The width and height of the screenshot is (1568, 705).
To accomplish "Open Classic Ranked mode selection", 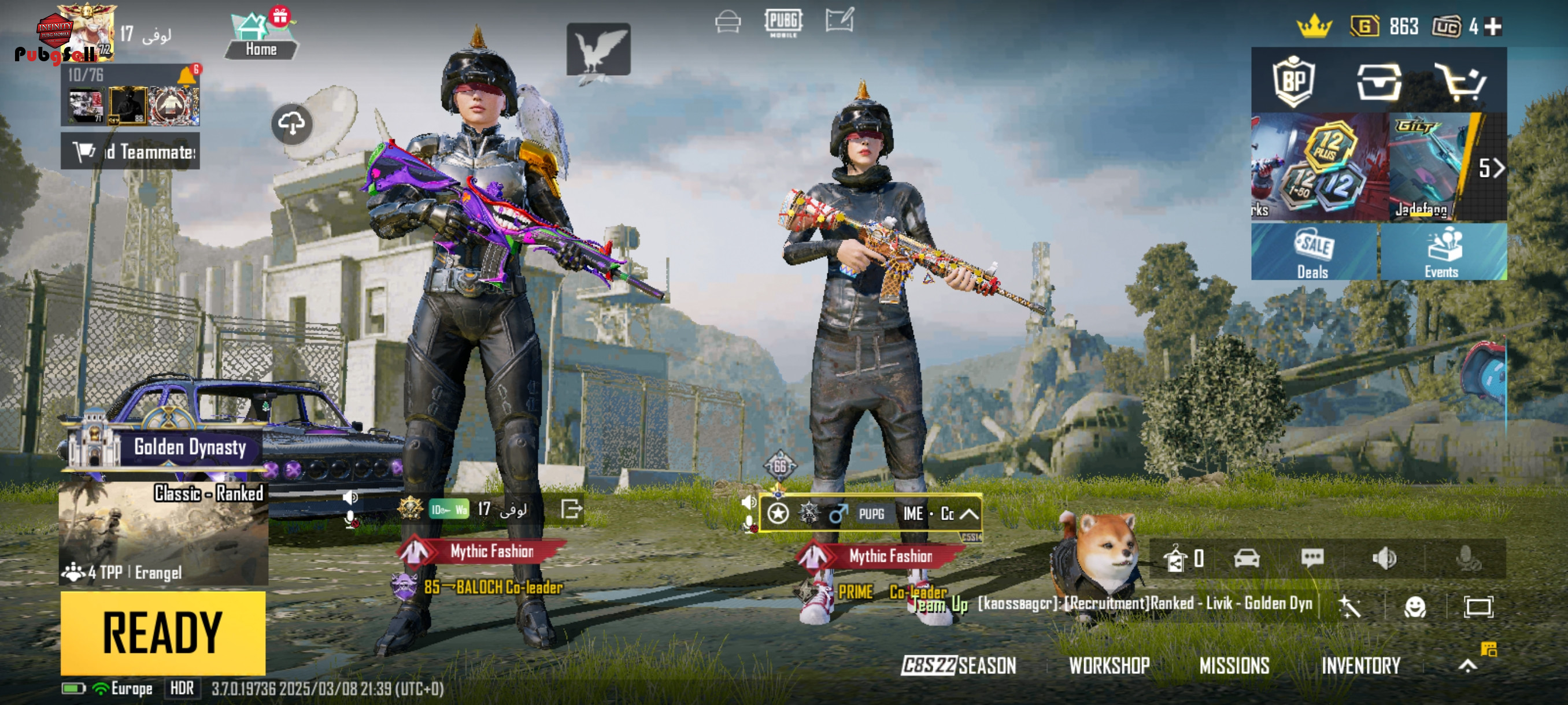I will tap(163, 533).
